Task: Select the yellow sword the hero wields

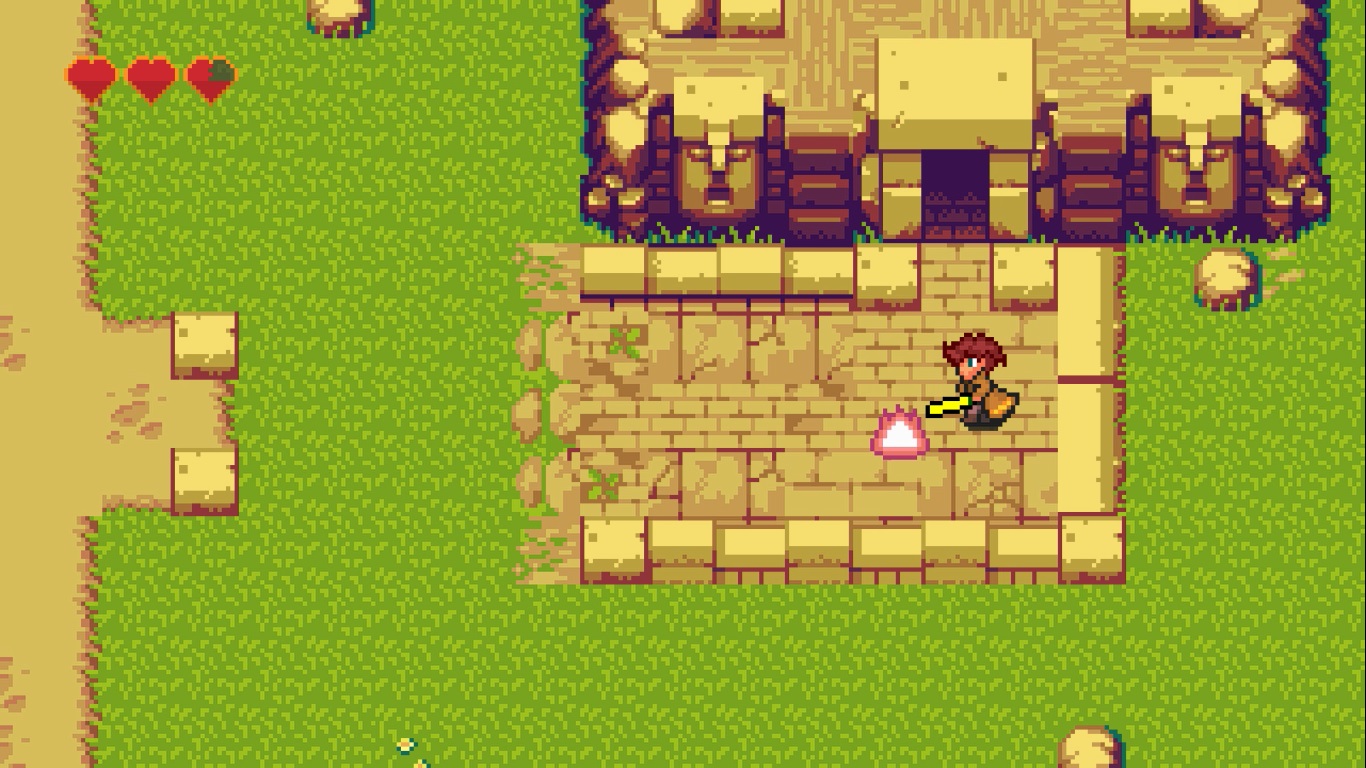Action: (x=945, y=405)
